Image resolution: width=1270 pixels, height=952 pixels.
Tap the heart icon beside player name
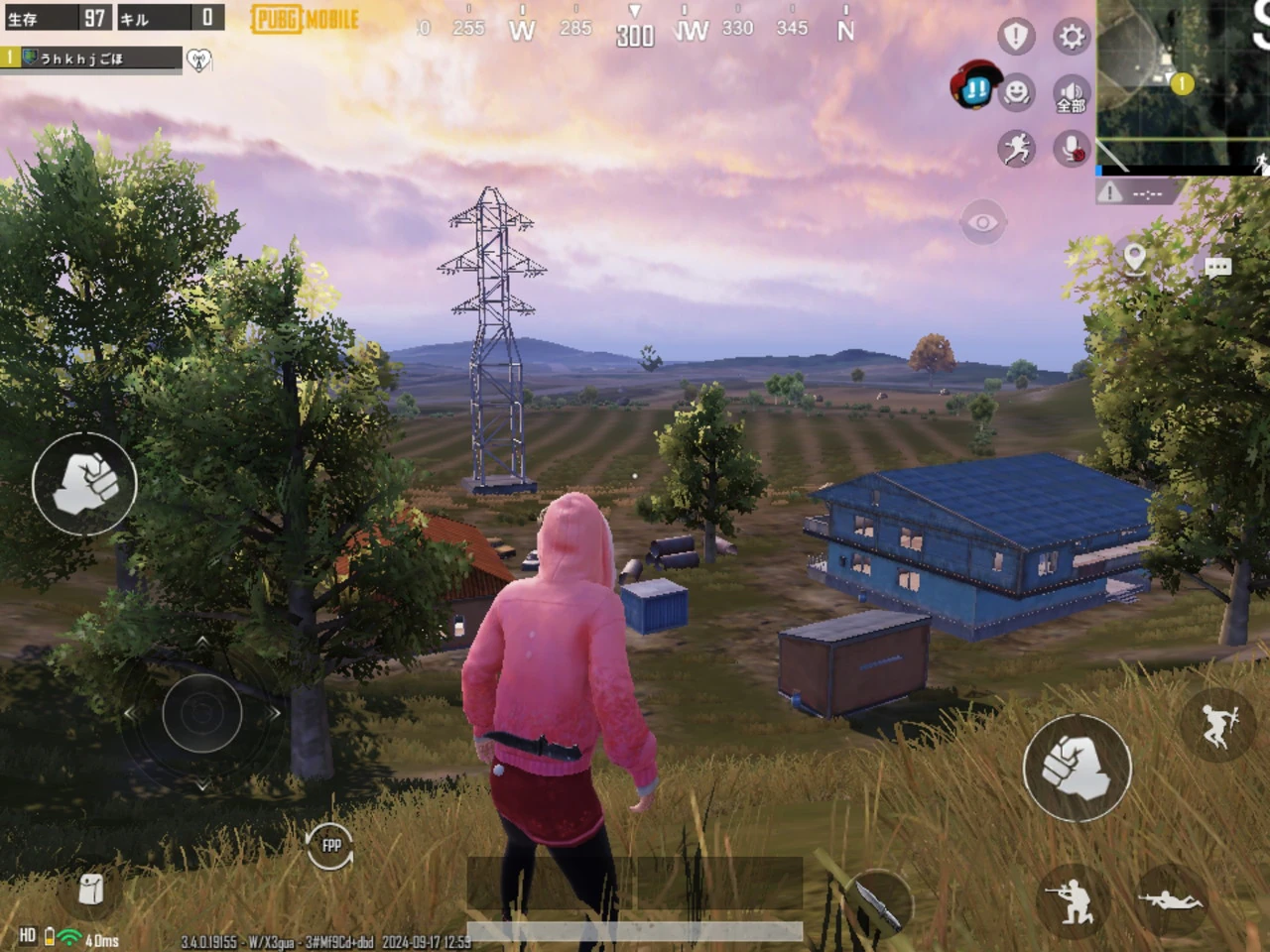coord(199,60)
